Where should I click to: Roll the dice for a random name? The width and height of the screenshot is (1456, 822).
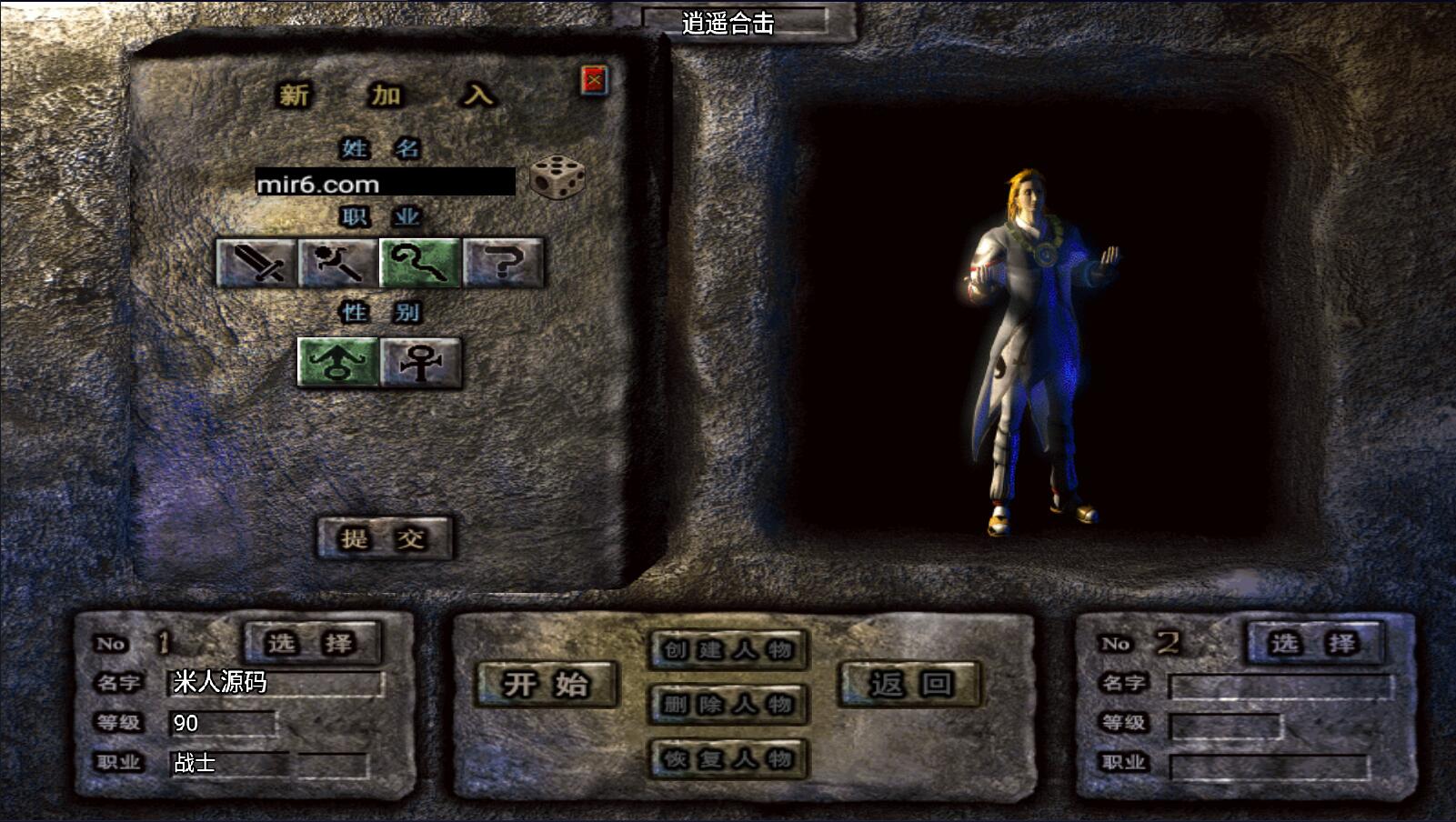pyautogui.click(x=557, y=176)
